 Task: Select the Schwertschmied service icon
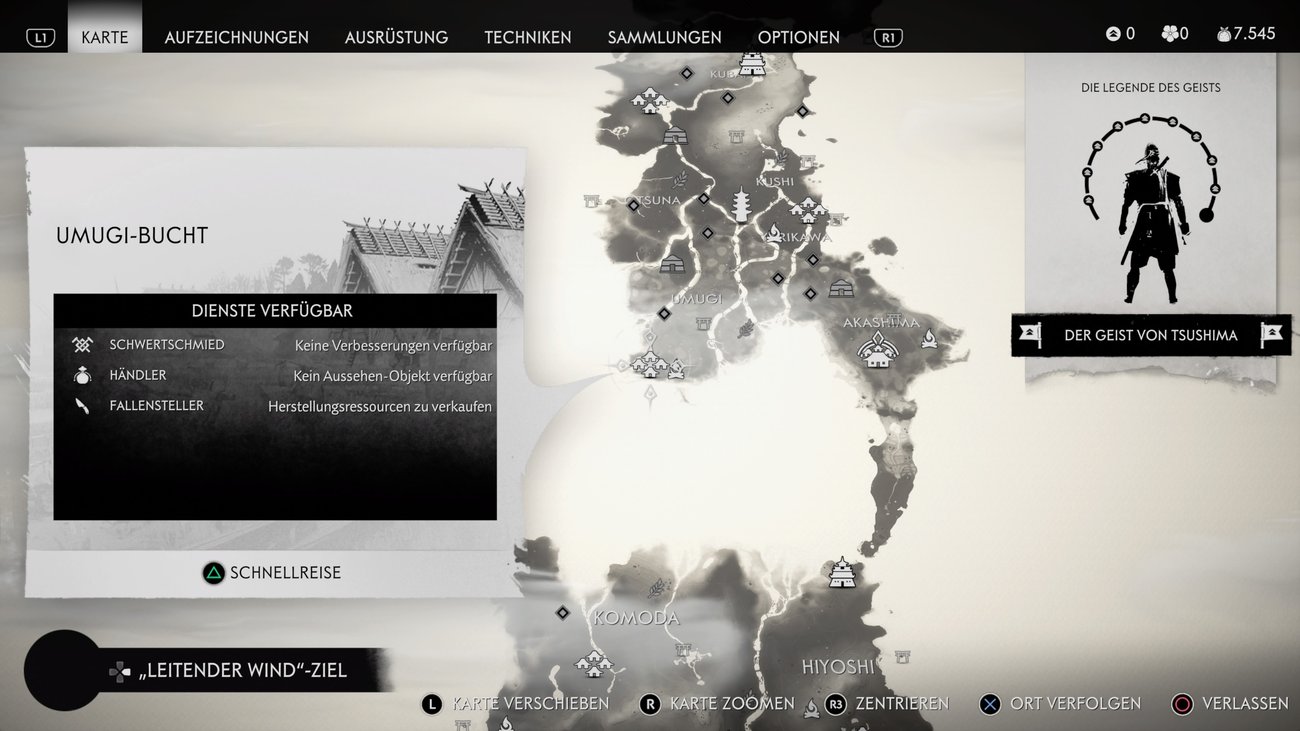pos(81,344)
